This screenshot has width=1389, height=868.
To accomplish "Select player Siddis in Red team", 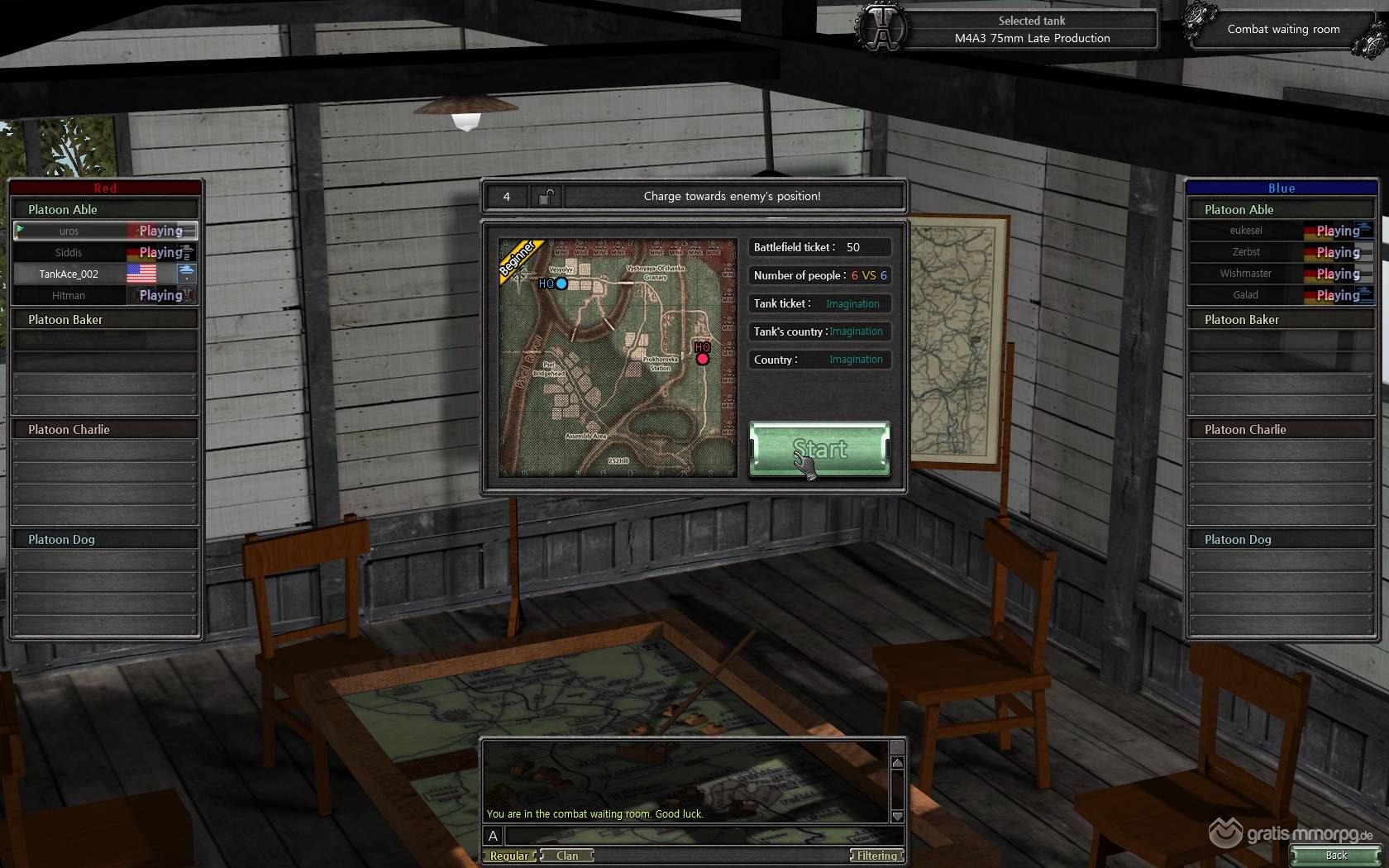I will tap(69, 253).
